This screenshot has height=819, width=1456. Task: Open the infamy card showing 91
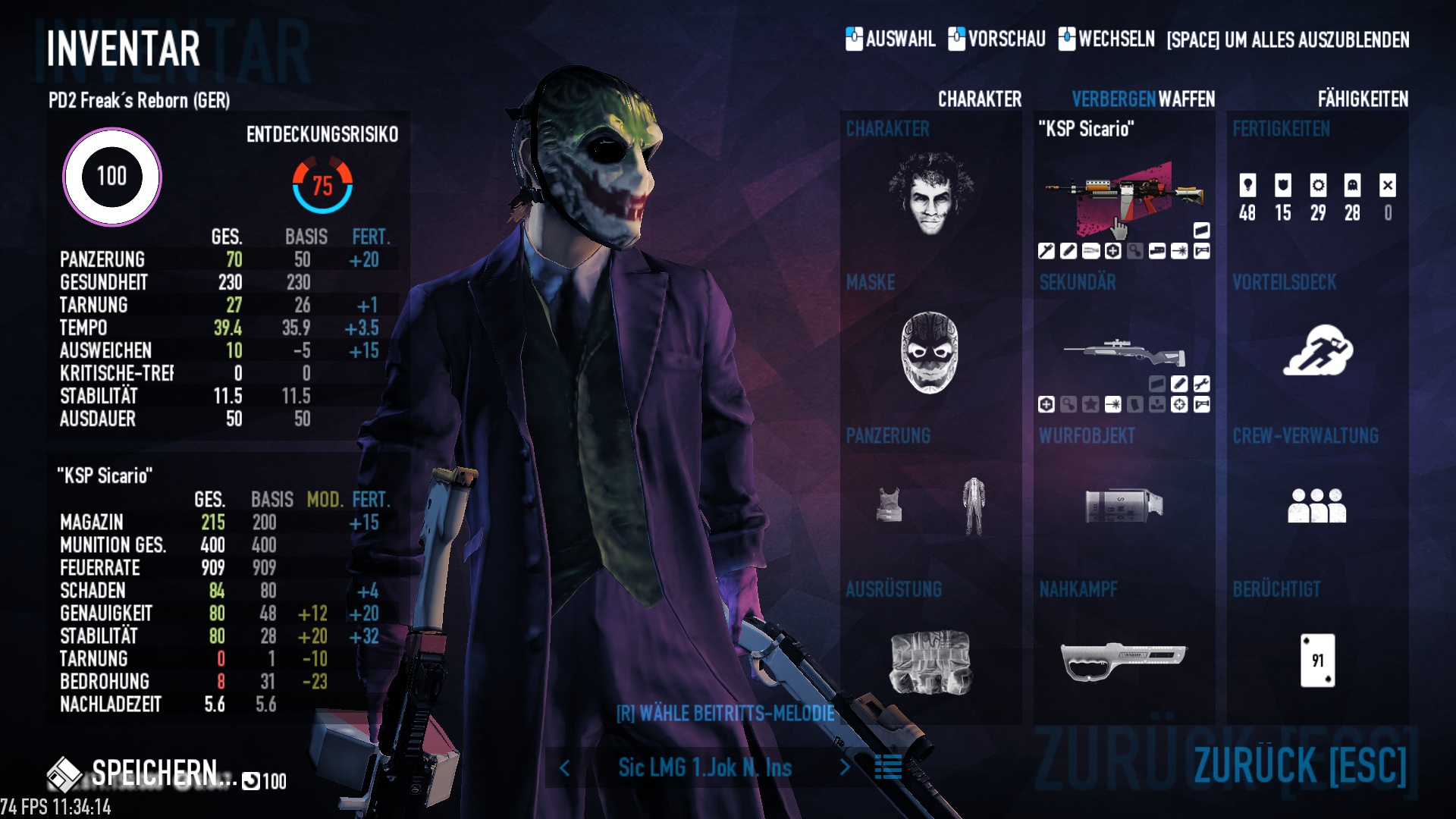1317,661
